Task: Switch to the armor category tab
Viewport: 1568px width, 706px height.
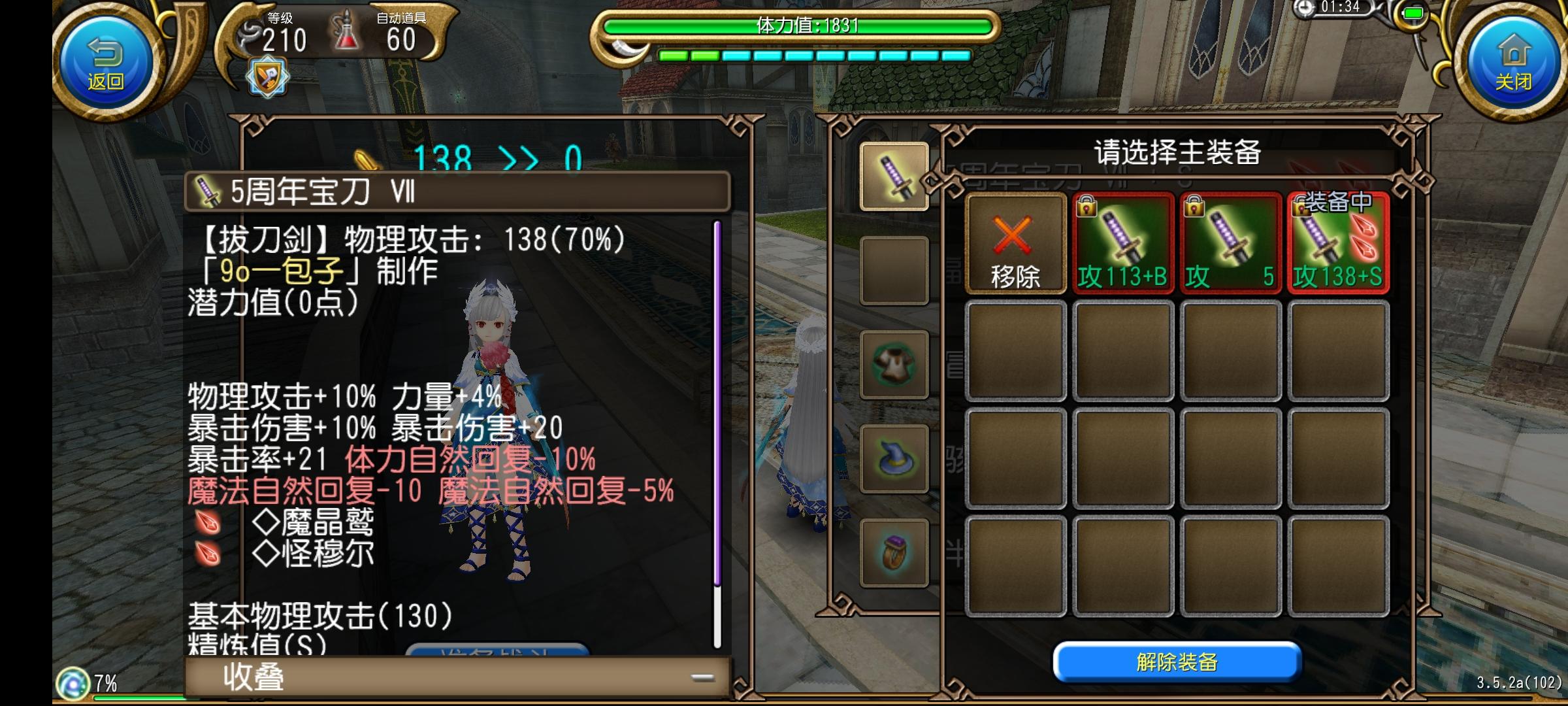Action: [x=893, y=365]
